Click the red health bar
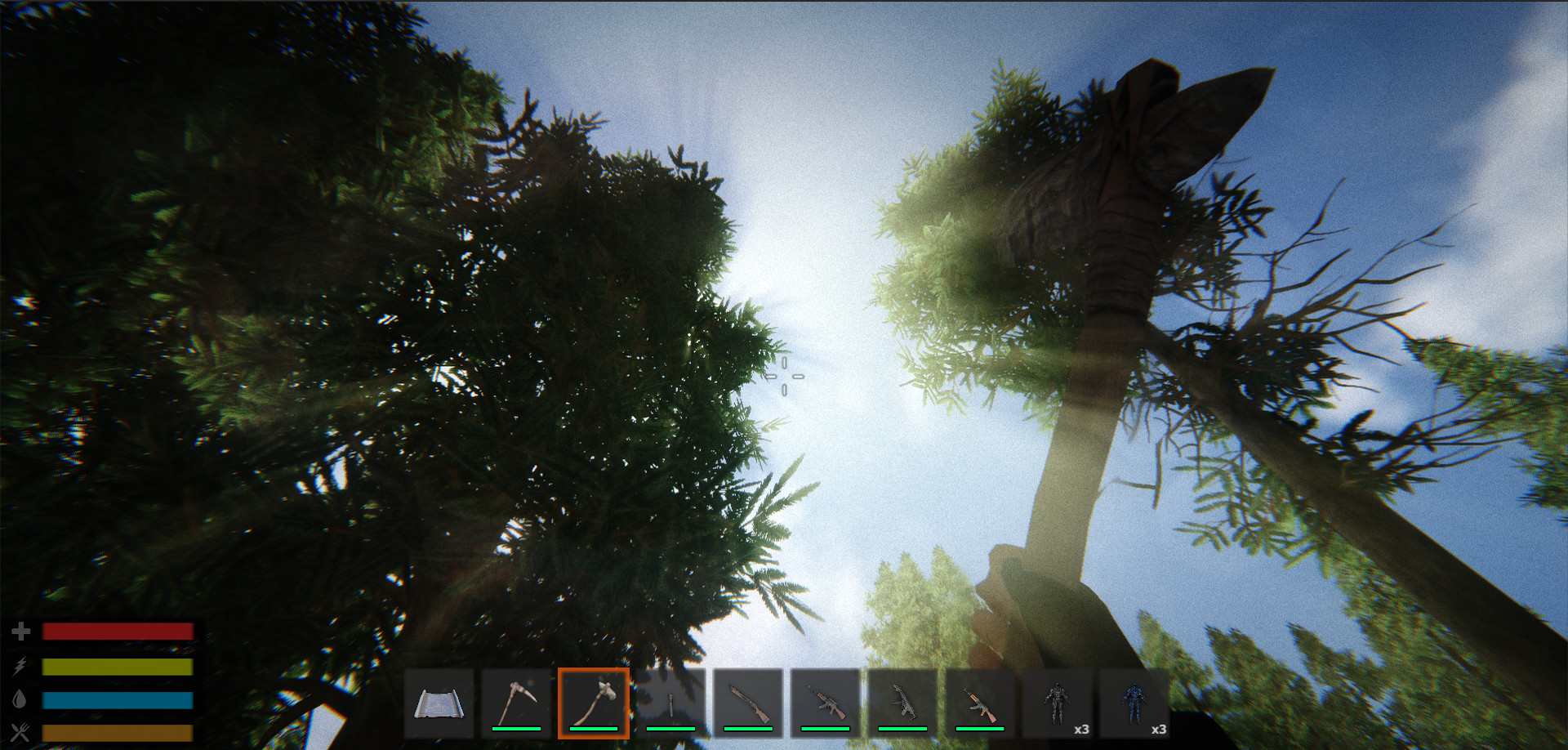Screen dimensions: 1568x750 117,631
